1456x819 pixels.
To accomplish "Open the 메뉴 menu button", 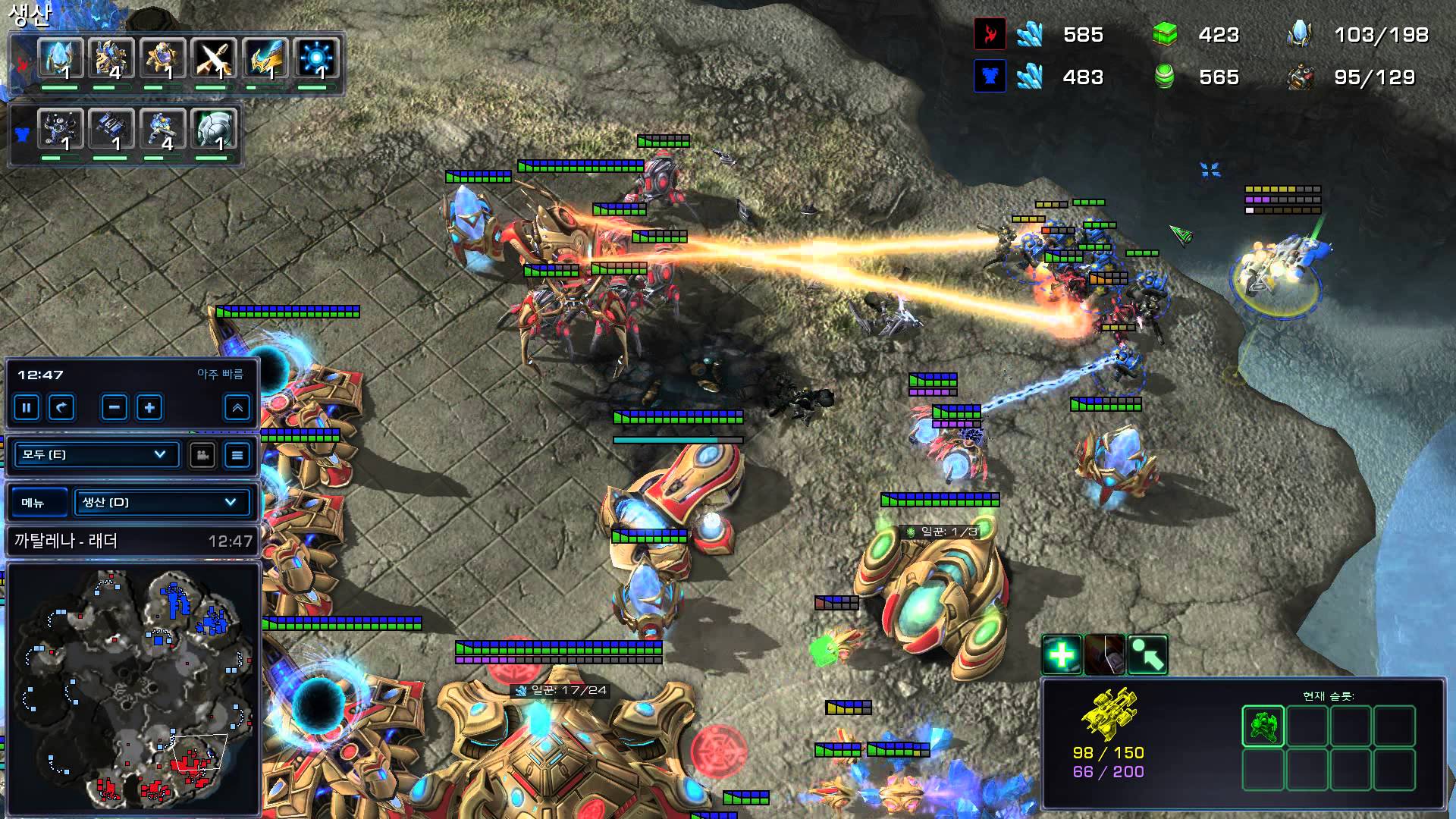I will click(x=33, y=503).
